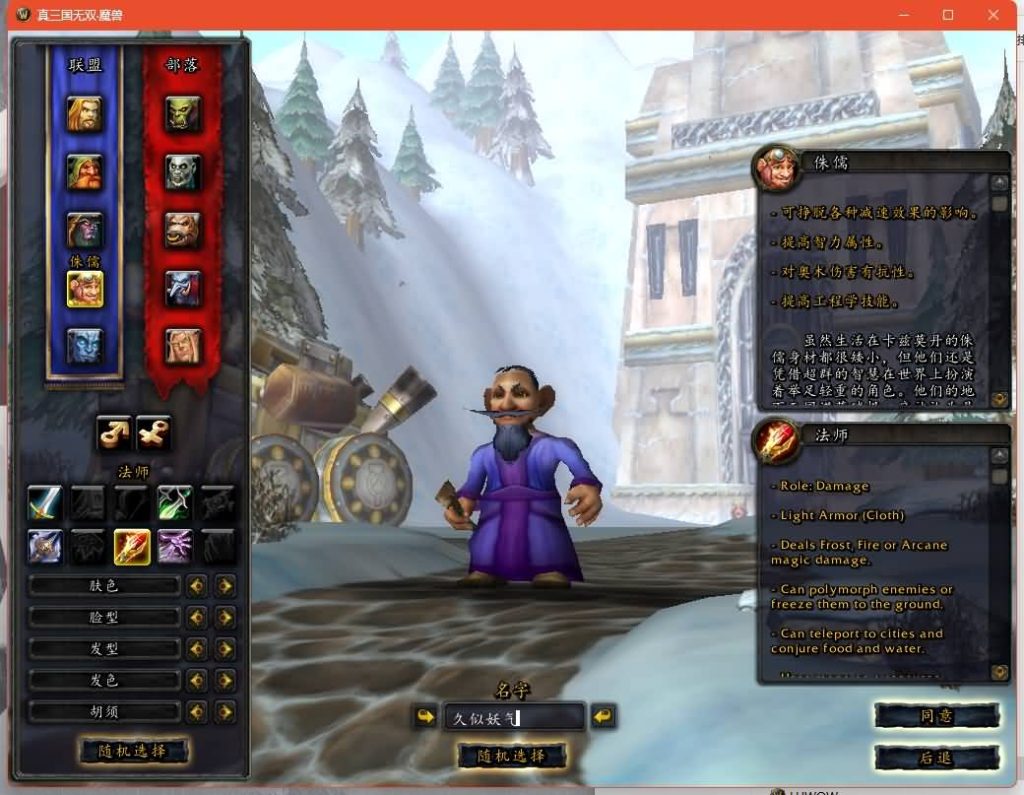1024x795 pixels.
Task: Randomize appearance with the left panel 随机选择 button
Action: coord(133,751)
